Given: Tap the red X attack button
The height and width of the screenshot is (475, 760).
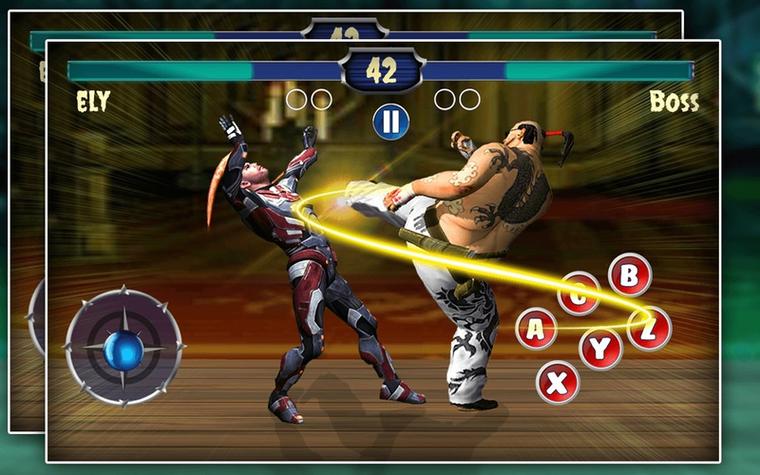Looking at the screenshot, I should coord(557,381).
